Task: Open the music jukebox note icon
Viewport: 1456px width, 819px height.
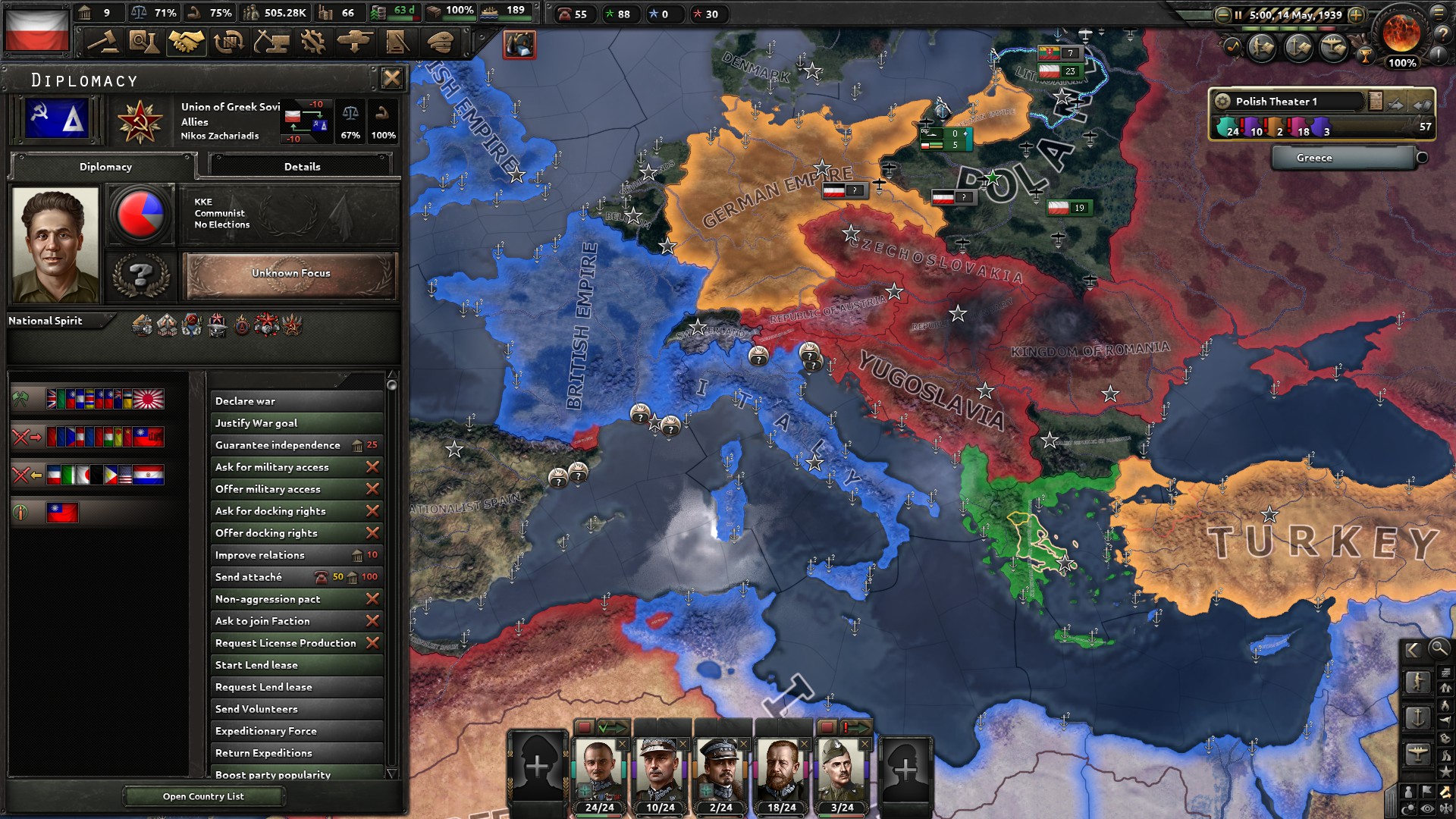Action: pyautogui.click(x=1232, y=46)
